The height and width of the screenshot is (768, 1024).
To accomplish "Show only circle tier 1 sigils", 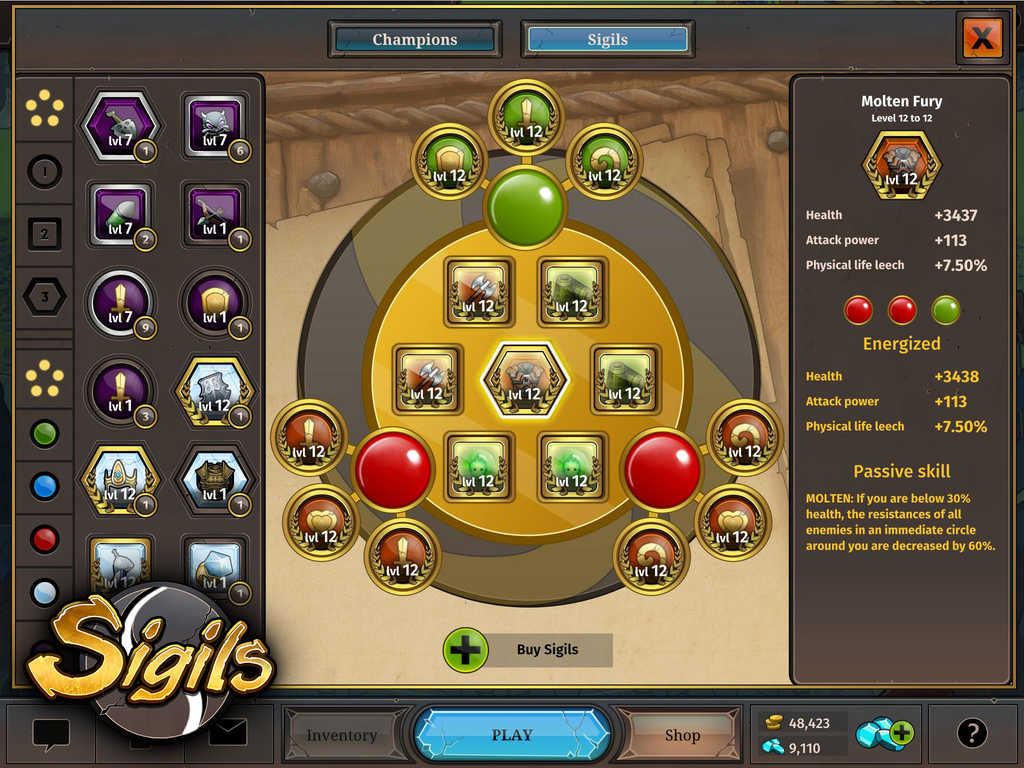I will [45, 172].
